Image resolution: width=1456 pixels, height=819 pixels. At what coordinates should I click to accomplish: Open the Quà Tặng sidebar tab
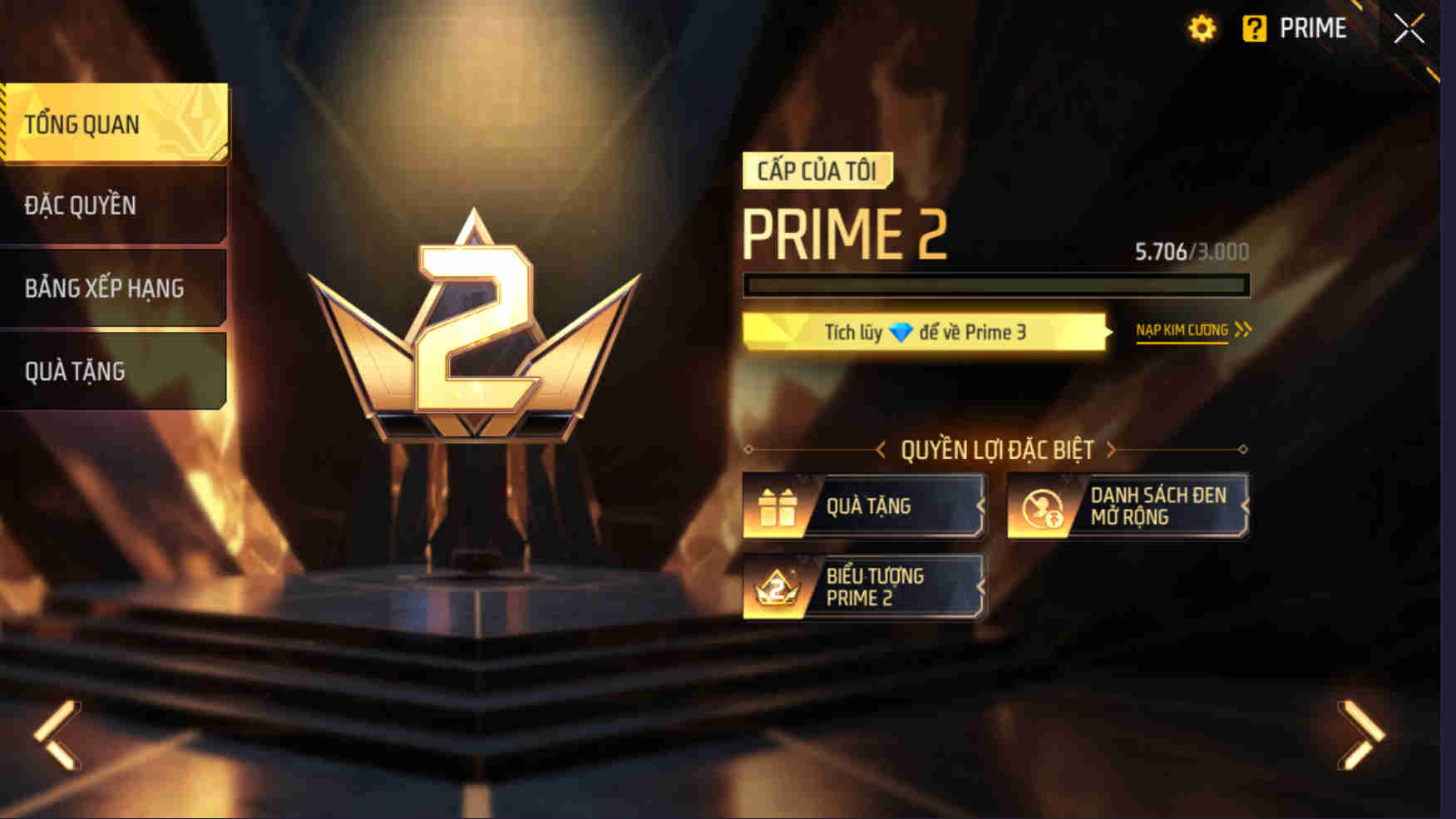click(x=114, y=371)
